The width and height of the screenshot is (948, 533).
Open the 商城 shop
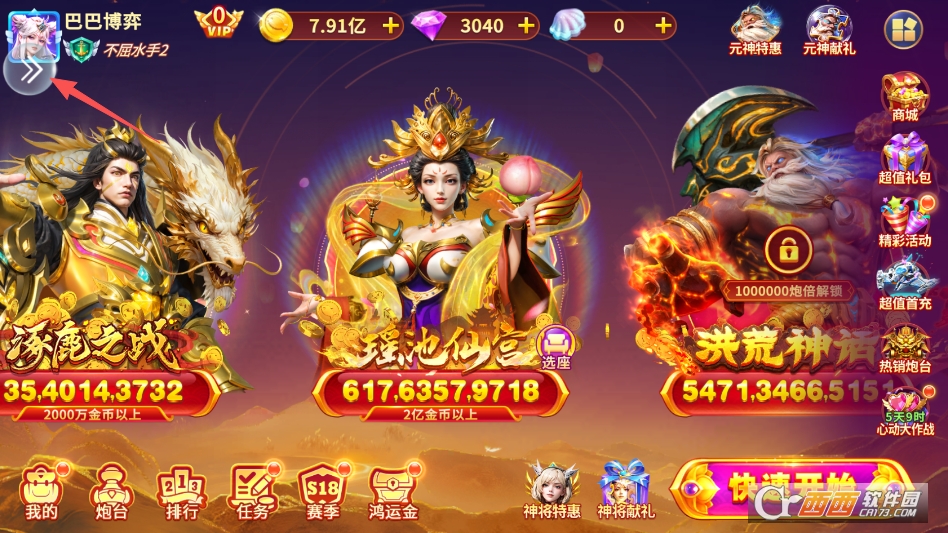coord(904,97)
